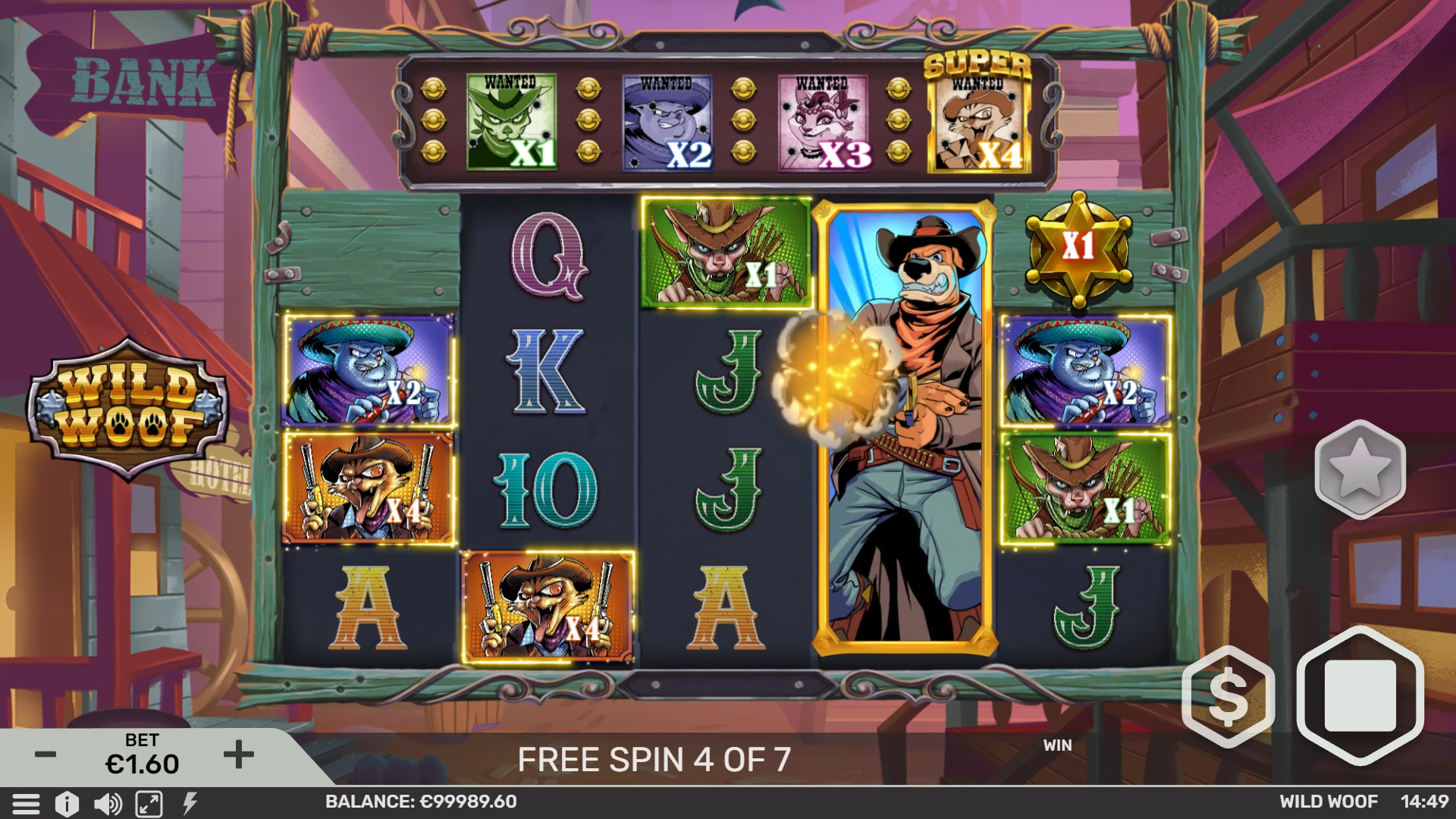Image resolution: width=1456 pixels, height=819 pixels.
Task: Toggle the sound speaker icon
Action: click(108, 803)
